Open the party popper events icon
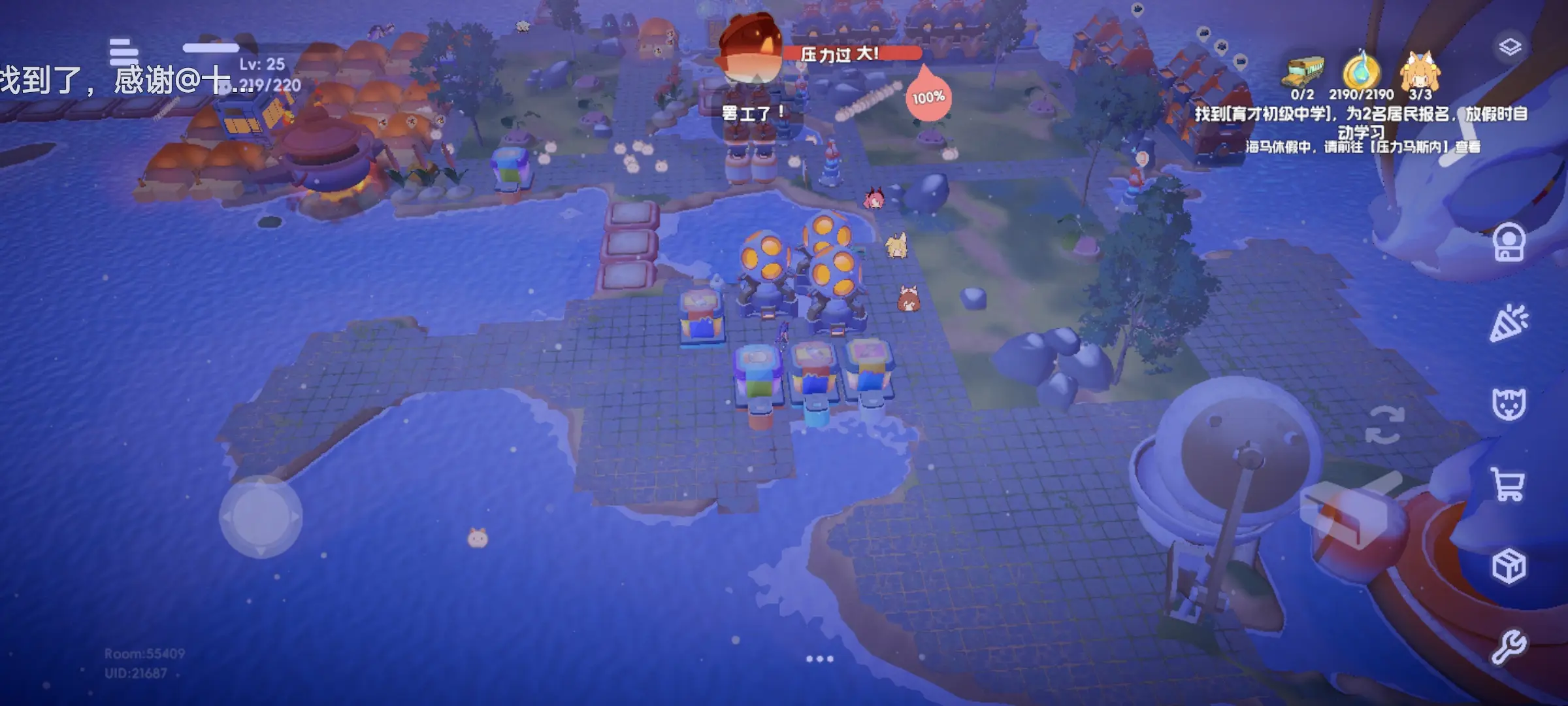1568x706 pixels. coord(1509,322)
